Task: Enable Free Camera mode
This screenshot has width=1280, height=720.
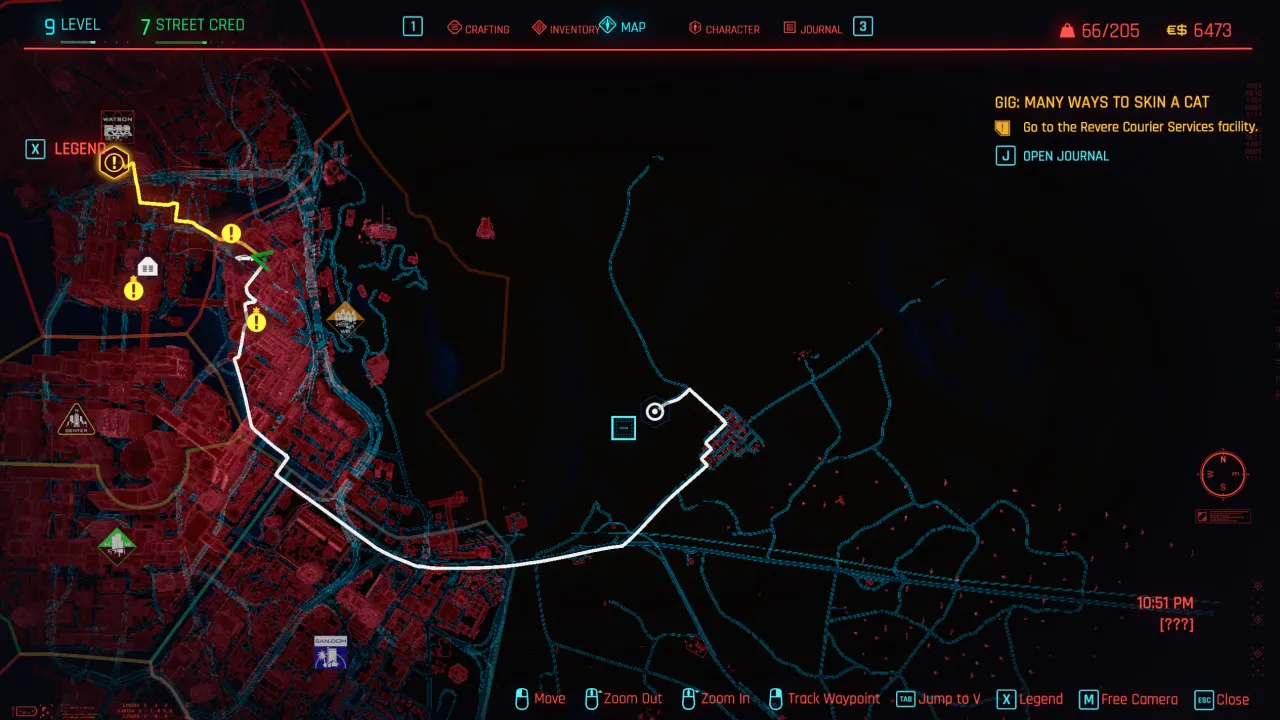Action: tap(1127, 699)
